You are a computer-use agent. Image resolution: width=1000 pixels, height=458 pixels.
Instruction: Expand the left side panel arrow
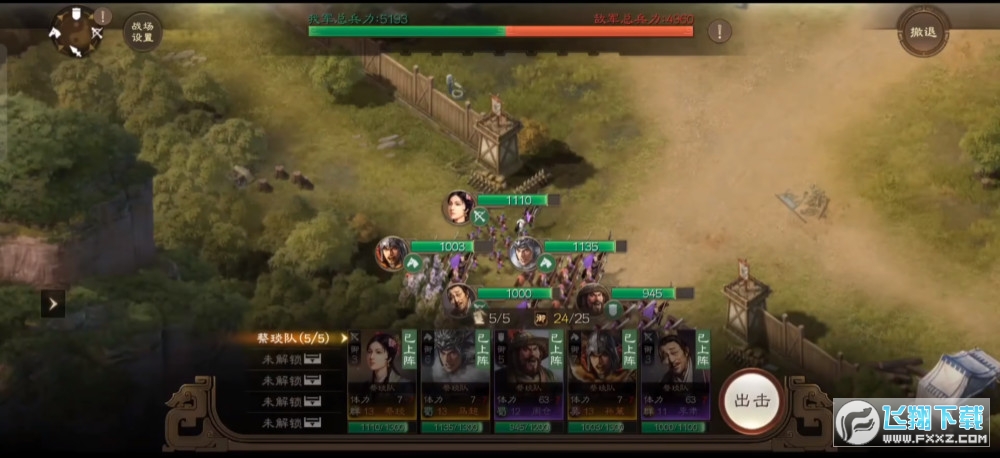tap(53, 303)
